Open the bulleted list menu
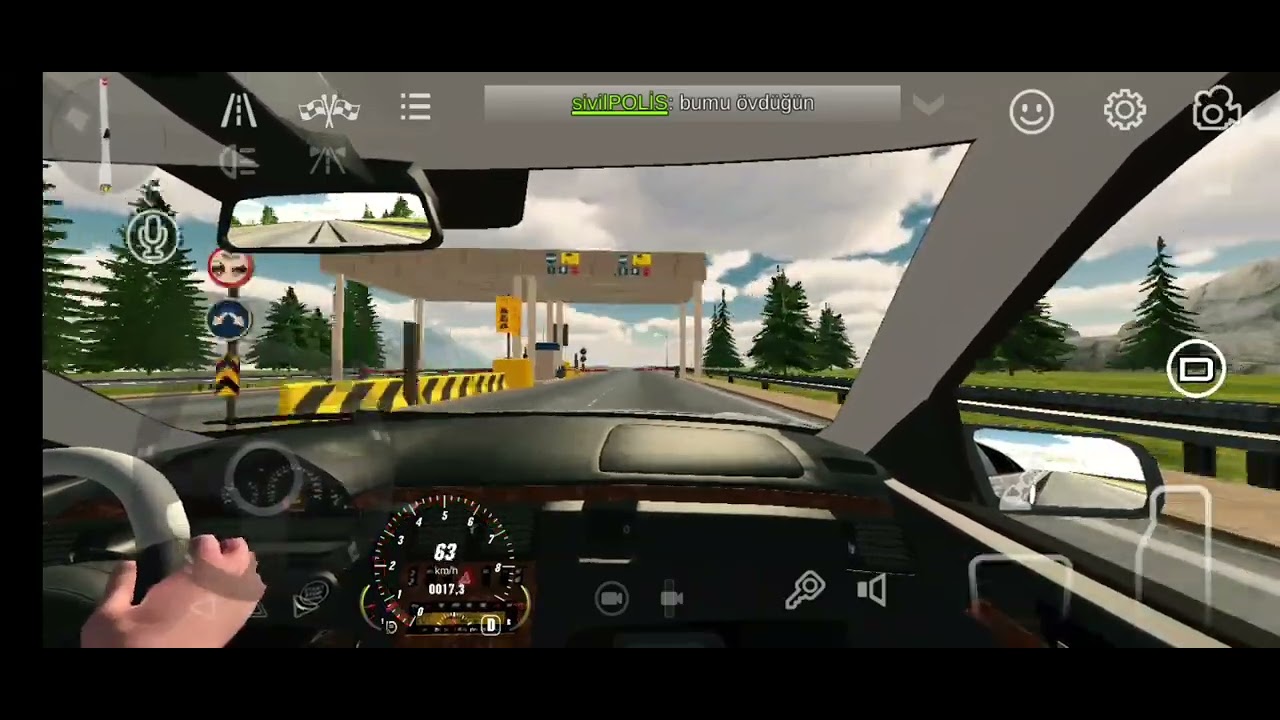 (x=416, y=107)
